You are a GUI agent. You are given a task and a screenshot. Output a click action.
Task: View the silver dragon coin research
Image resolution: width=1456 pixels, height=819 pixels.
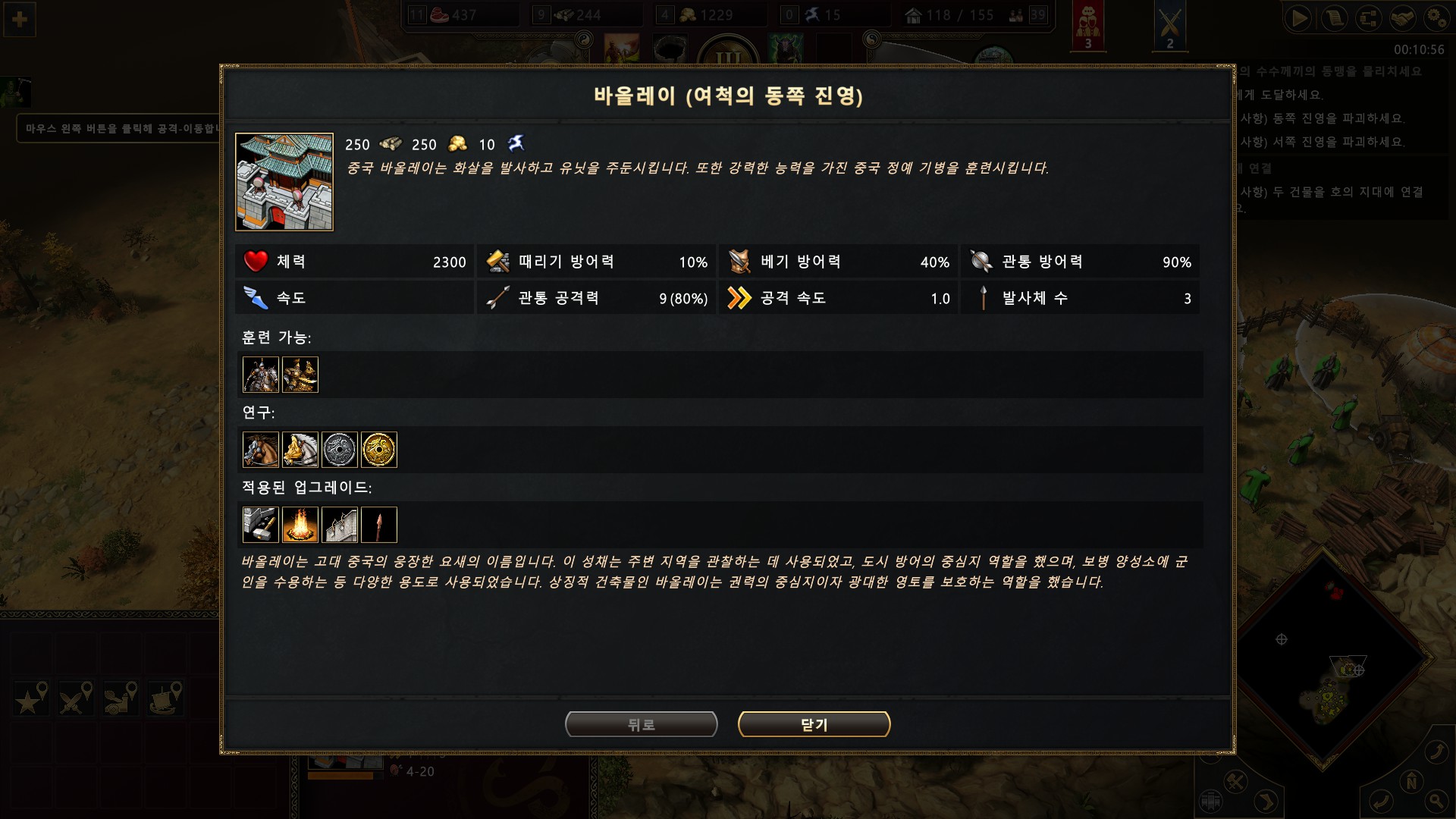click(340, 450)
